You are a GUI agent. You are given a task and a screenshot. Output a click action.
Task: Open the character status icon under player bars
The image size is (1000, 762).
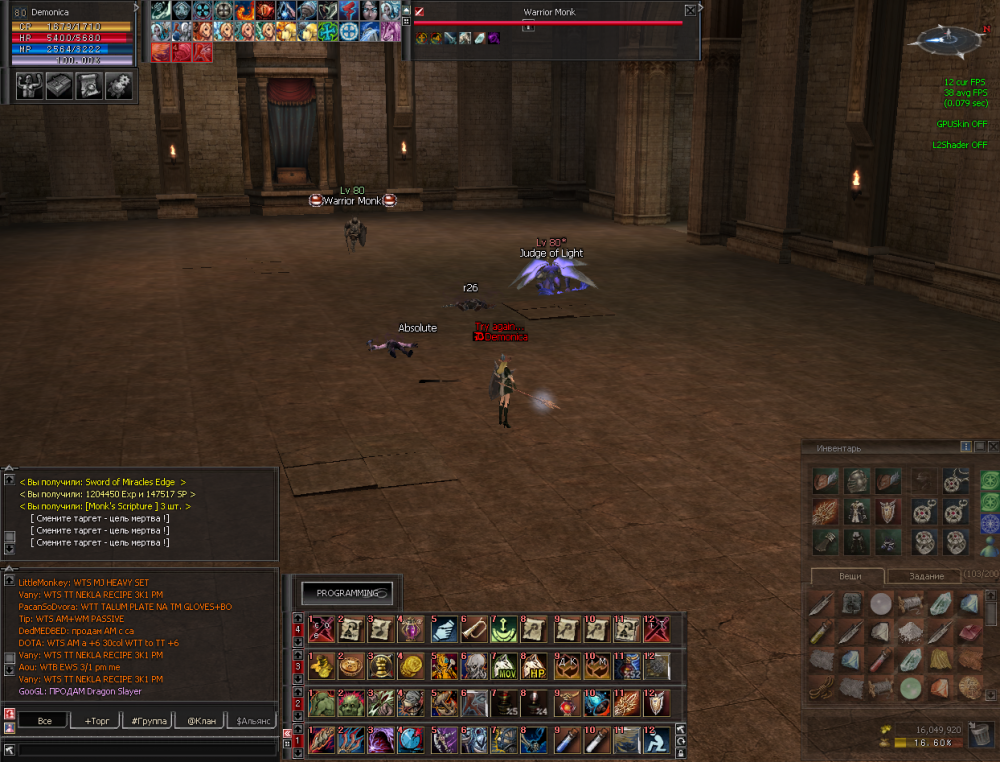click(30, 87)
